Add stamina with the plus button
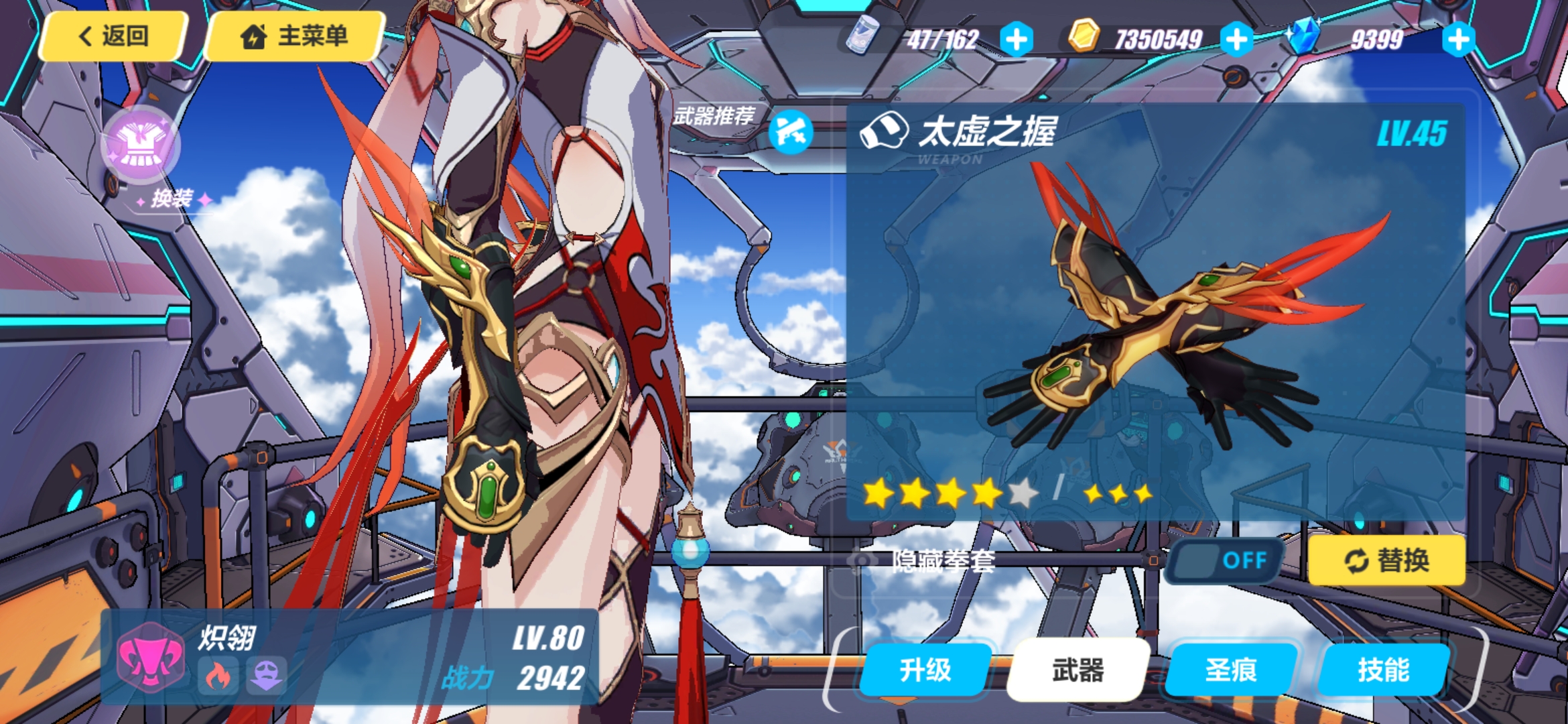 (x=1016, y=40)
